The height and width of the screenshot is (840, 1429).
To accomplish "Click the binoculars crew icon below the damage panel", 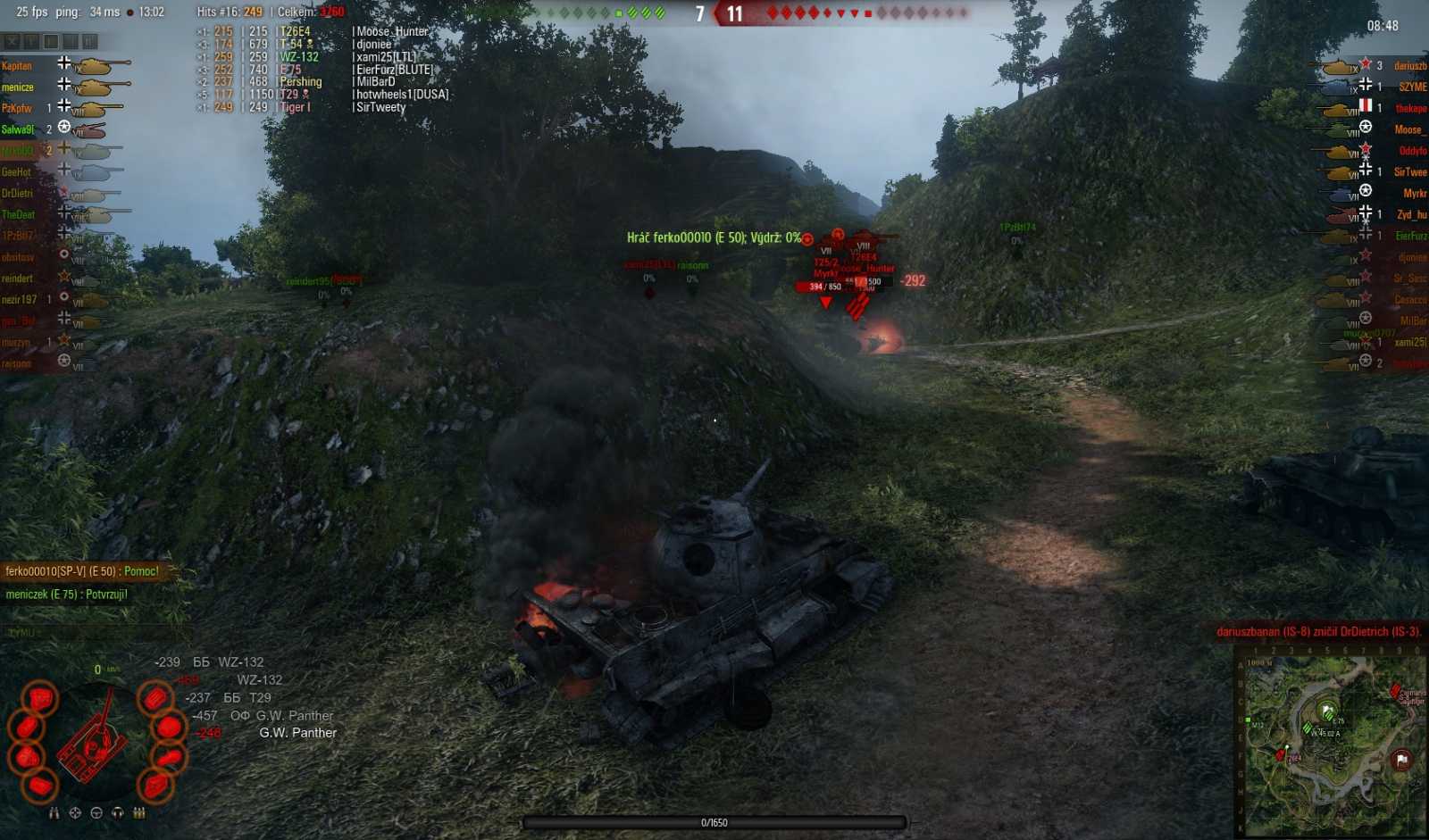I will pyautogui.click(x=54, y=813).
